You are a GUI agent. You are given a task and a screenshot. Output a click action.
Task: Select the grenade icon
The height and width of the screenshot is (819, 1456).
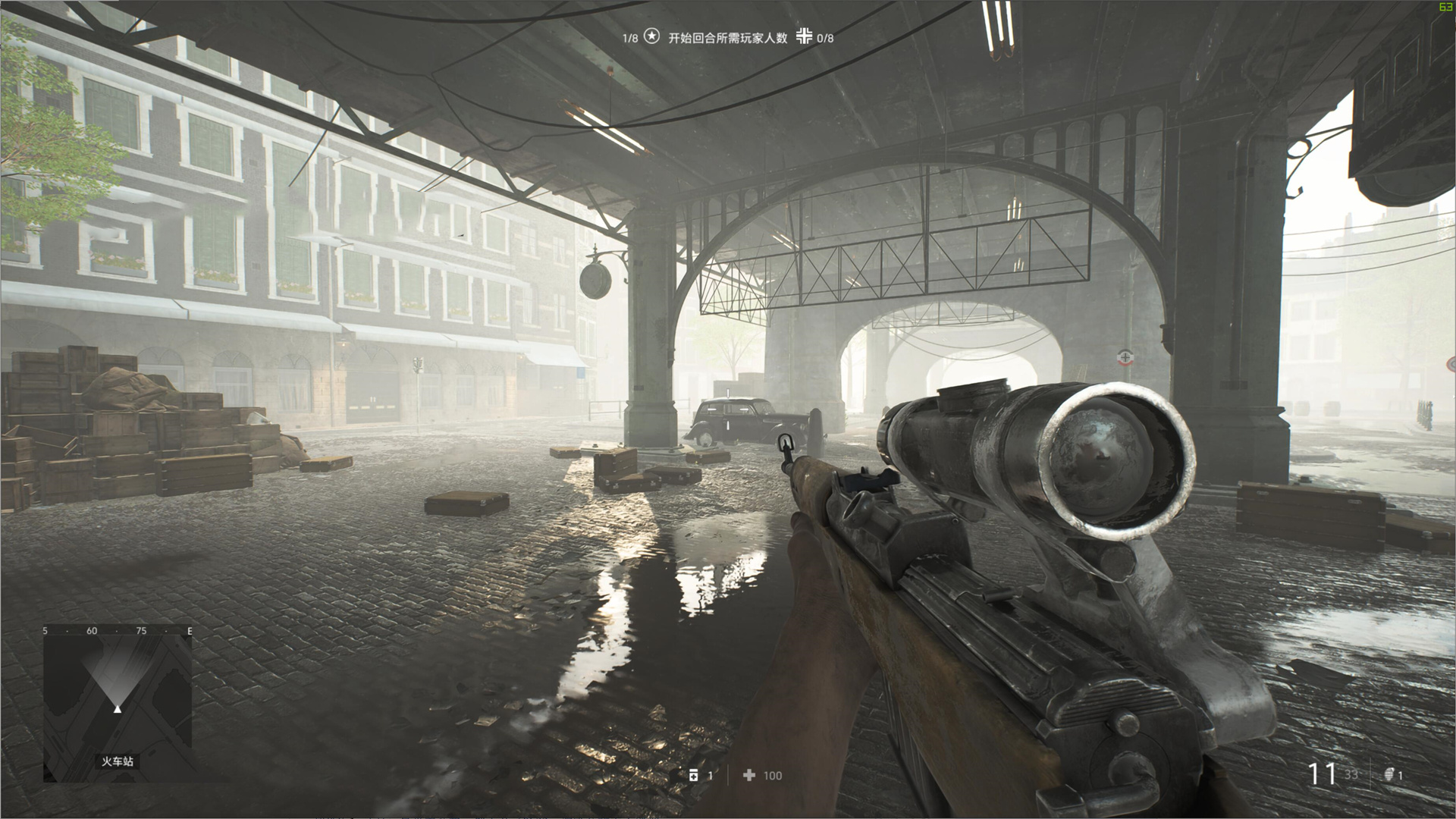[x=1389, y=775]
